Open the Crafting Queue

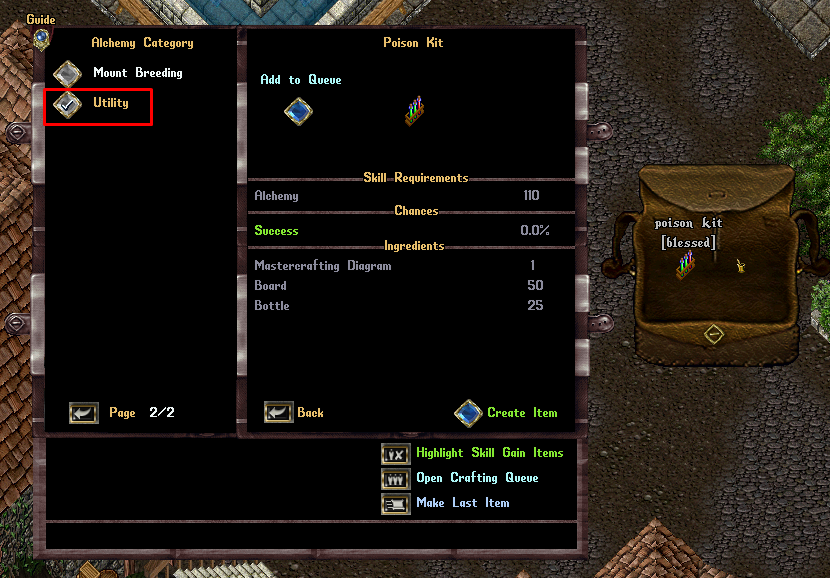397,479
